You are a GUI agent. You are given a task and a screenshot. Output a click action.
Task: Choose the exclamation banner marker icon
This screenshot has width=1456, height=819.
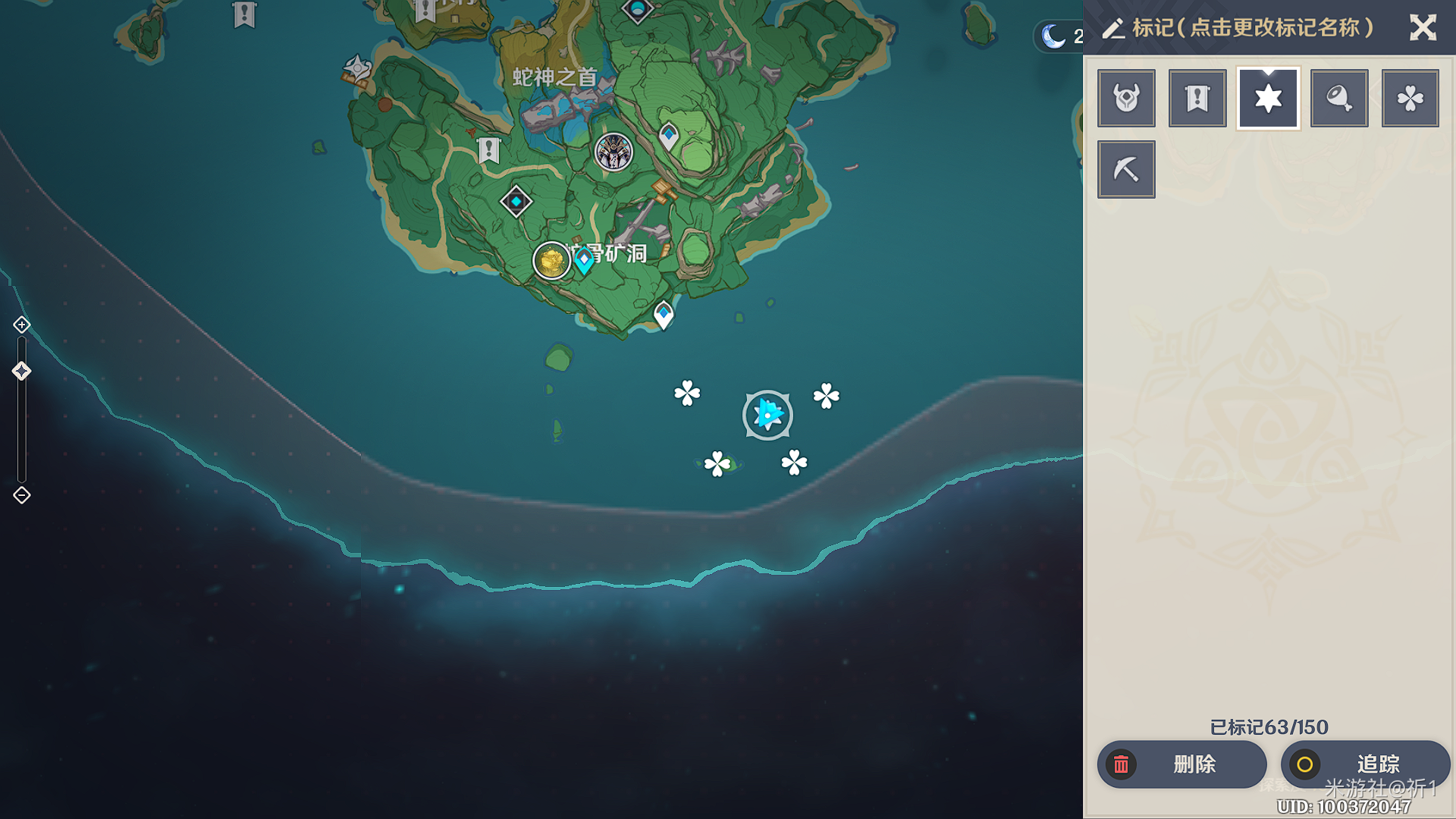[x=1197, y=99]
